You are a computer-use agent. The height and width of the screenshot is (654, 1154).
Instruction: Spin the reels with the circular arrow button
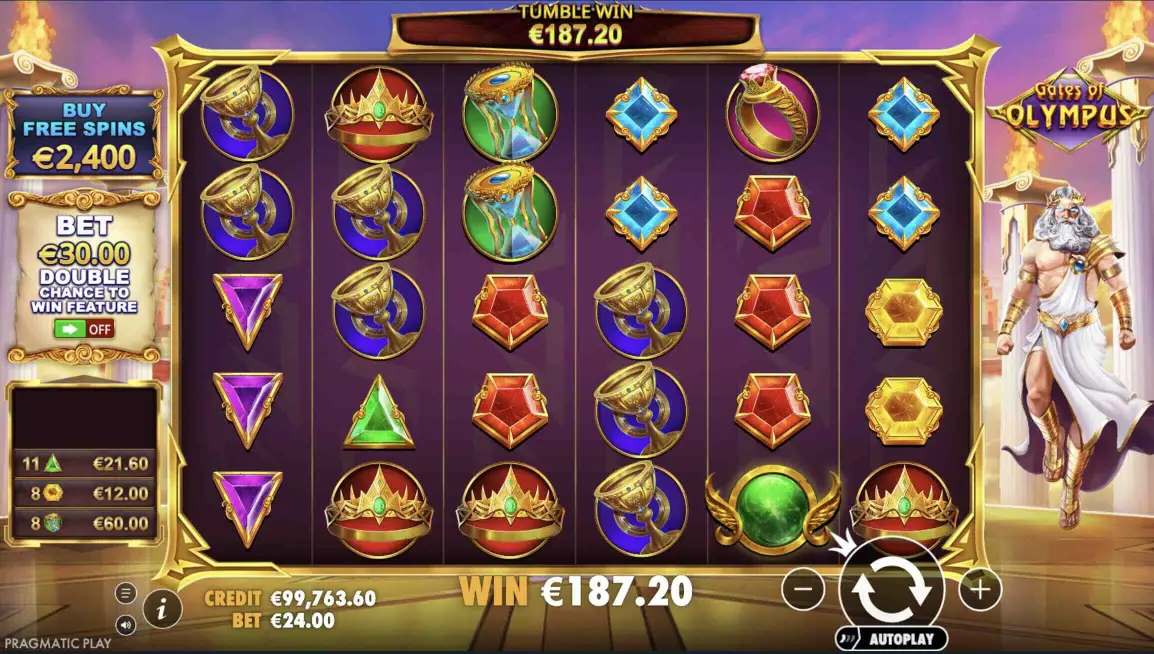pyautogui.click(x=891, y=590)
